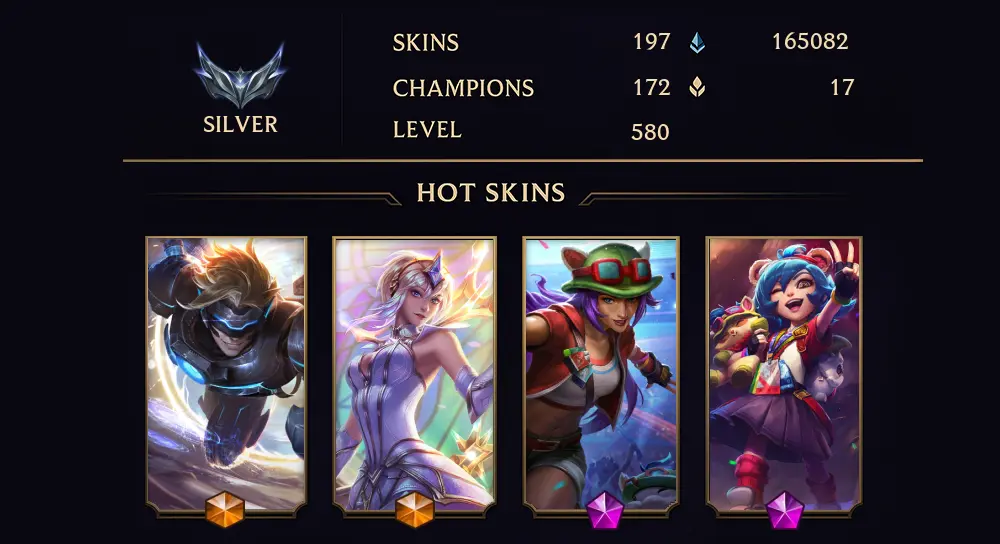1000x544 pixels.
Task: Open the Pulsefire Ezreal skin card
Action: point(226,372)
